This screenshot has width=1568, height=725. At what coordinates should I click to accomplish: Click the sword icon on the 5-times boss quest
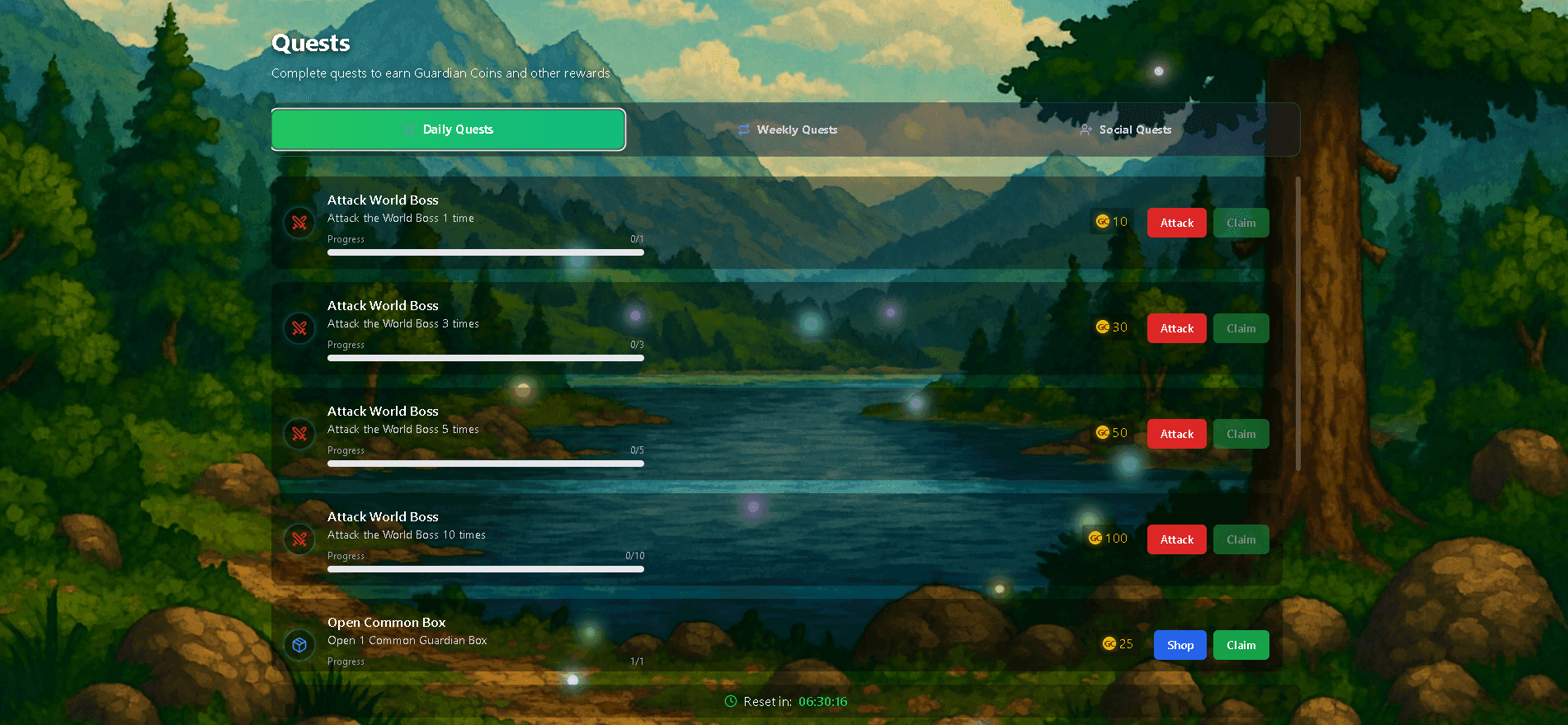[x=299, y=433]
